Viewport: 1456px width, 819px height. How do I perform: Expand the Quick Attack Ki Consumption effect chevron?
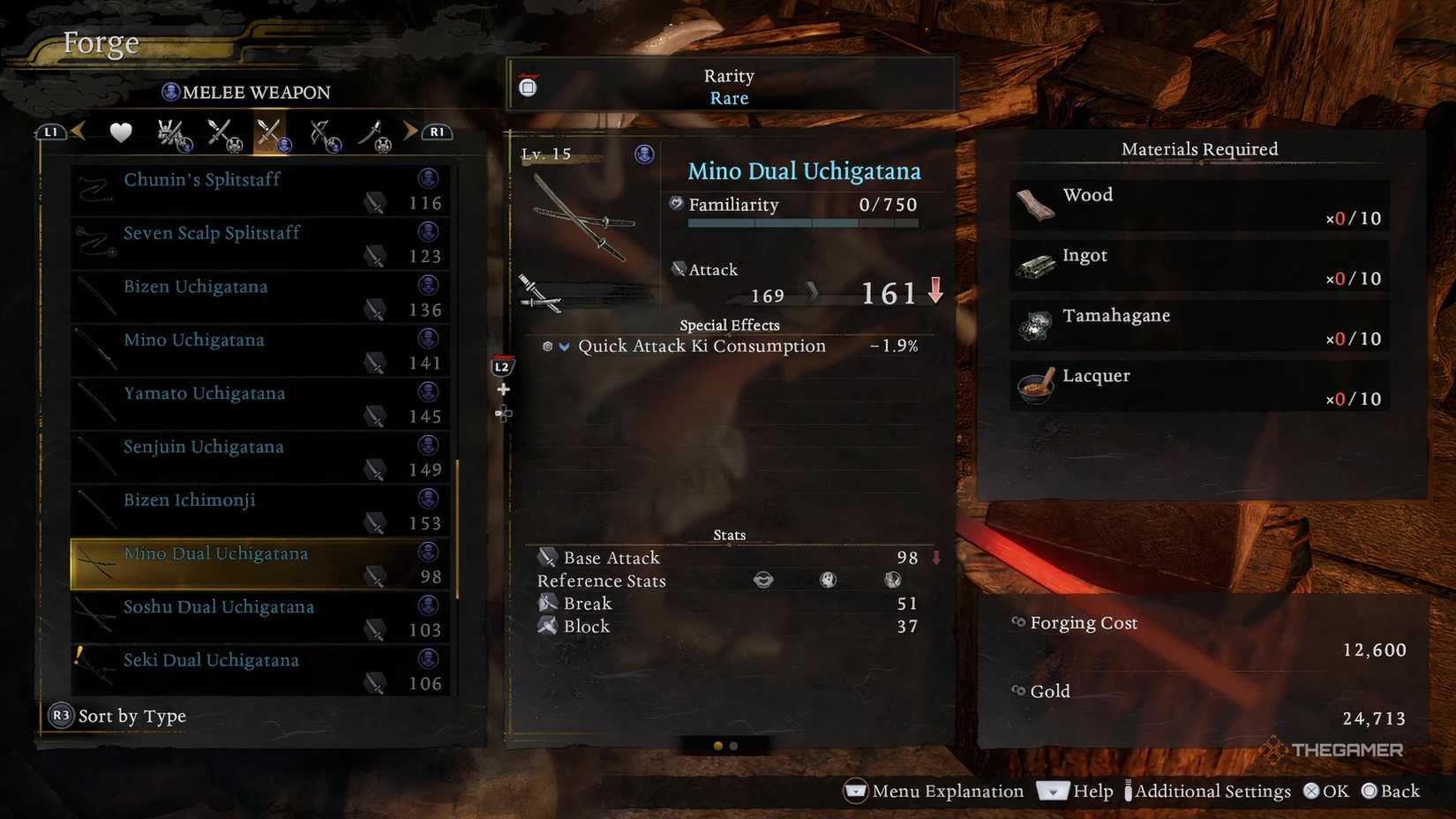coord(565,346)
